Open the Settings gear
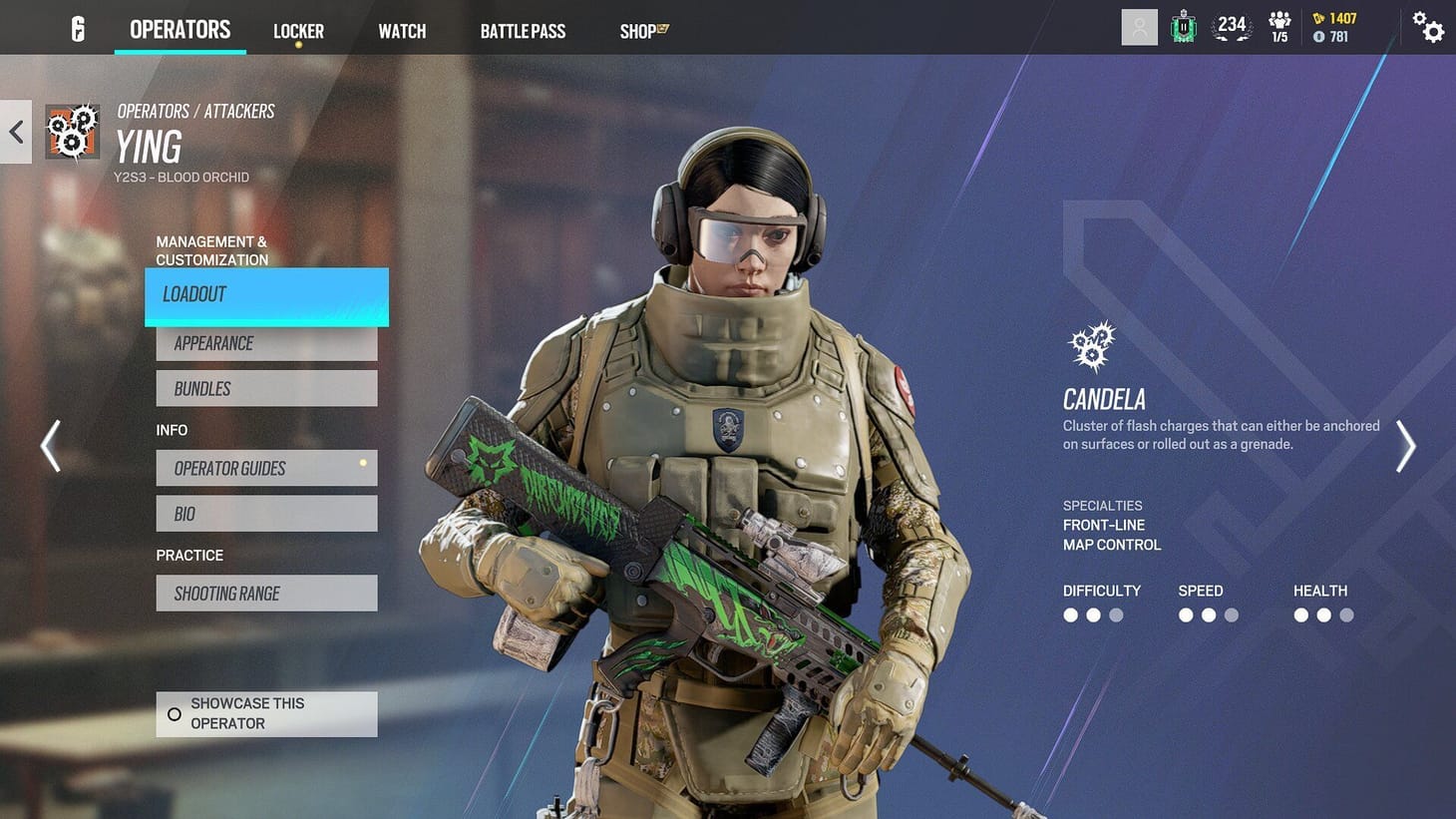 [1428, 28]
